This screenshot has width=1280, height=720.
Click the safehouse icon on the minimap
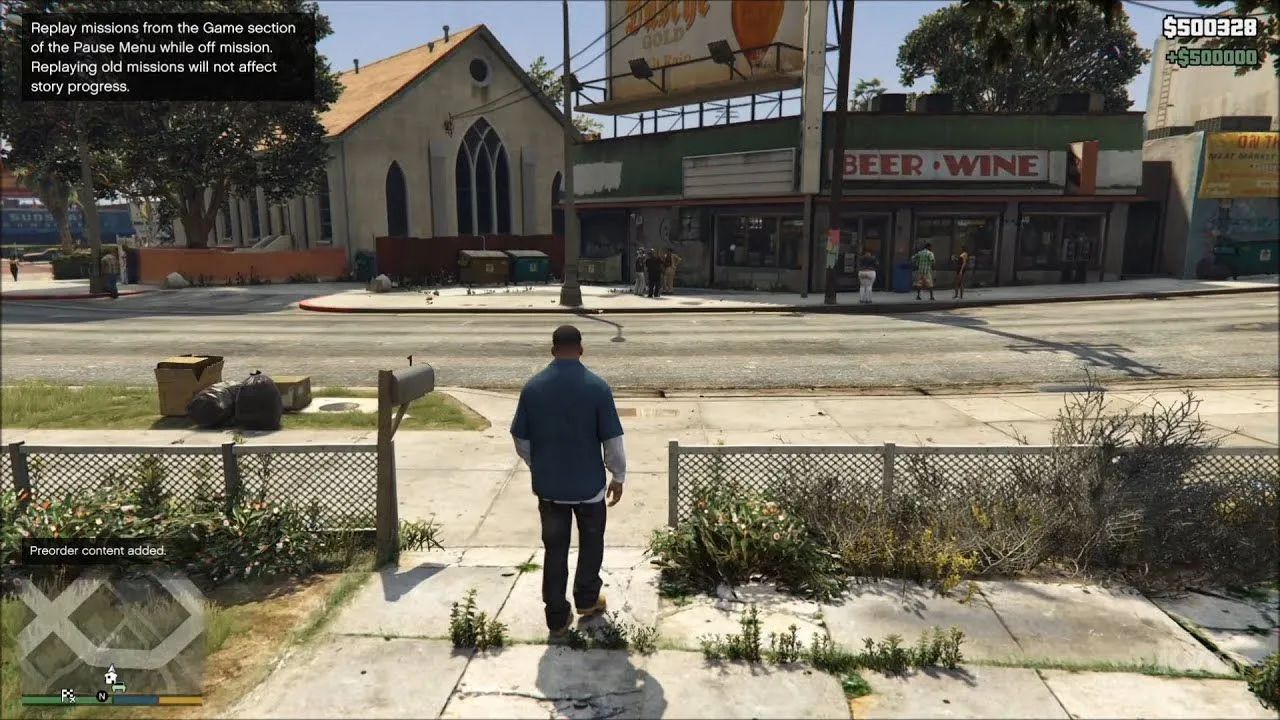tap(110, 677)
